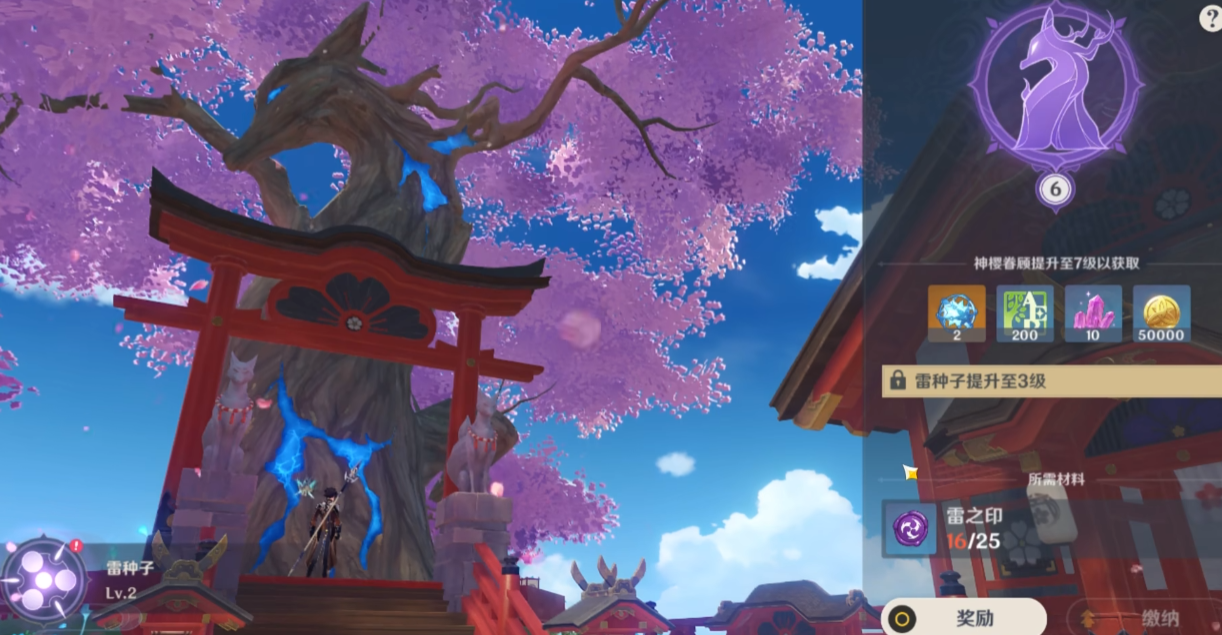Inspect the green 200 experience reward

(x=1025, y=313)
